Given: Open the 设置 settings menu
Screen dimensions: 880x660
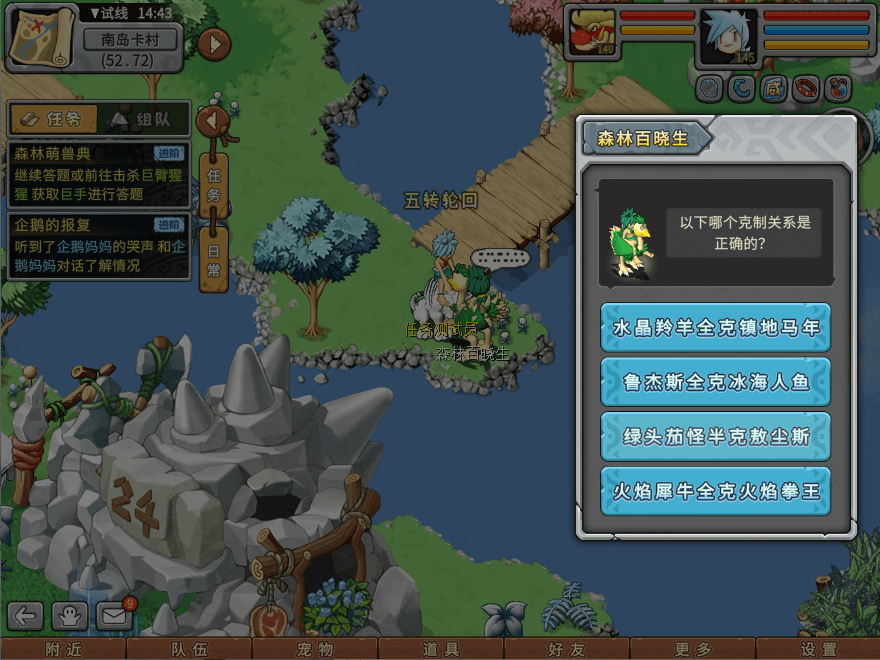Looking at the screenshot, I should coord(818,650).
